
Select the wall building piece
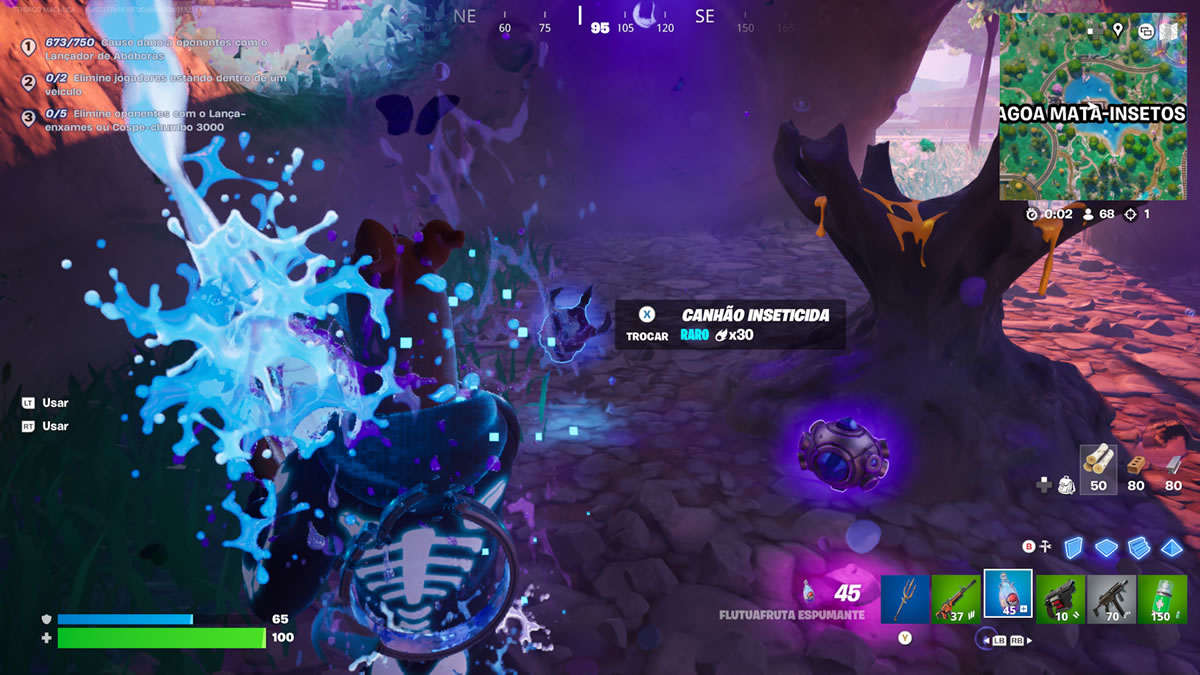tap(1073, 547)
